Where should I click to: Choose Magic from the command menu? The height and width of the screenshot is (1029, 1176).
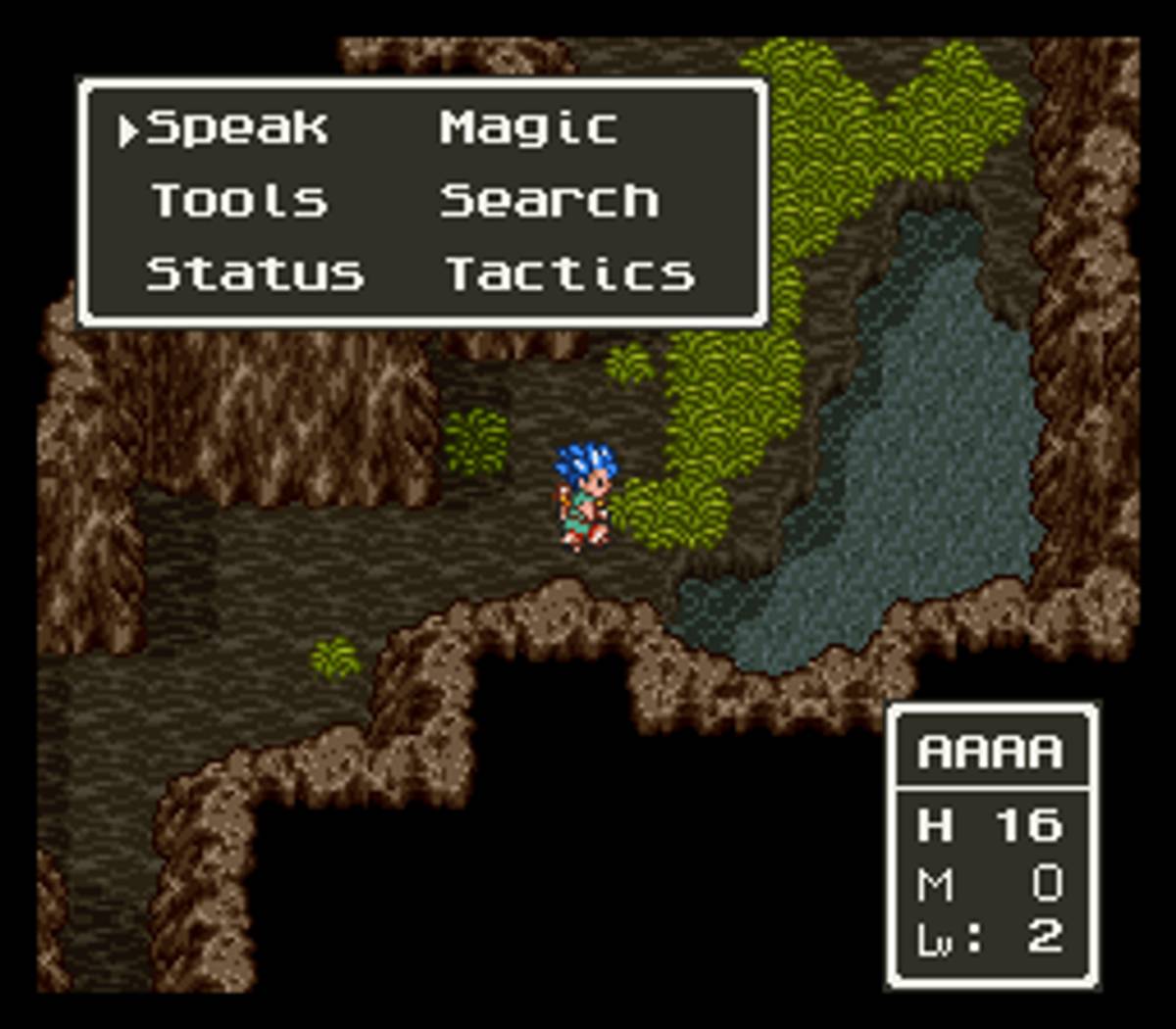point(528,128)
